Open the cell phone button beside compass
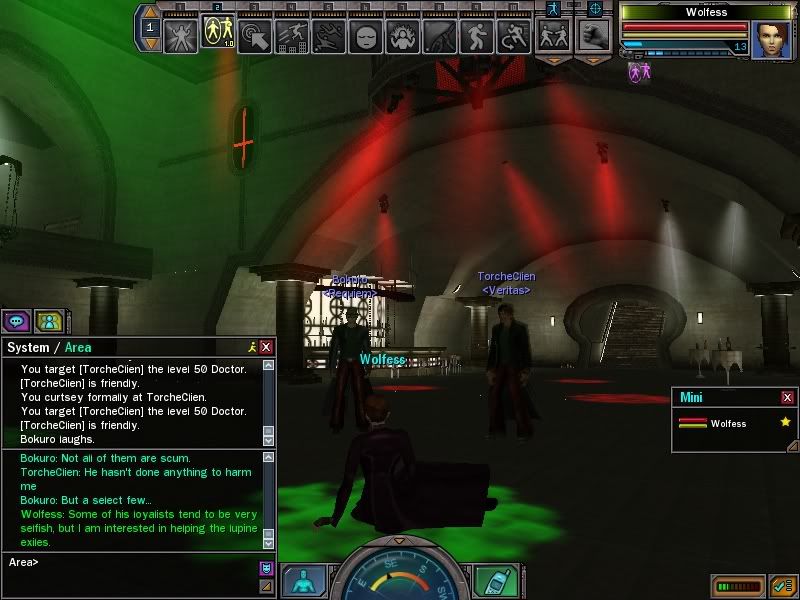This screenshot has height=600, width=800. (x=490, y=581)
